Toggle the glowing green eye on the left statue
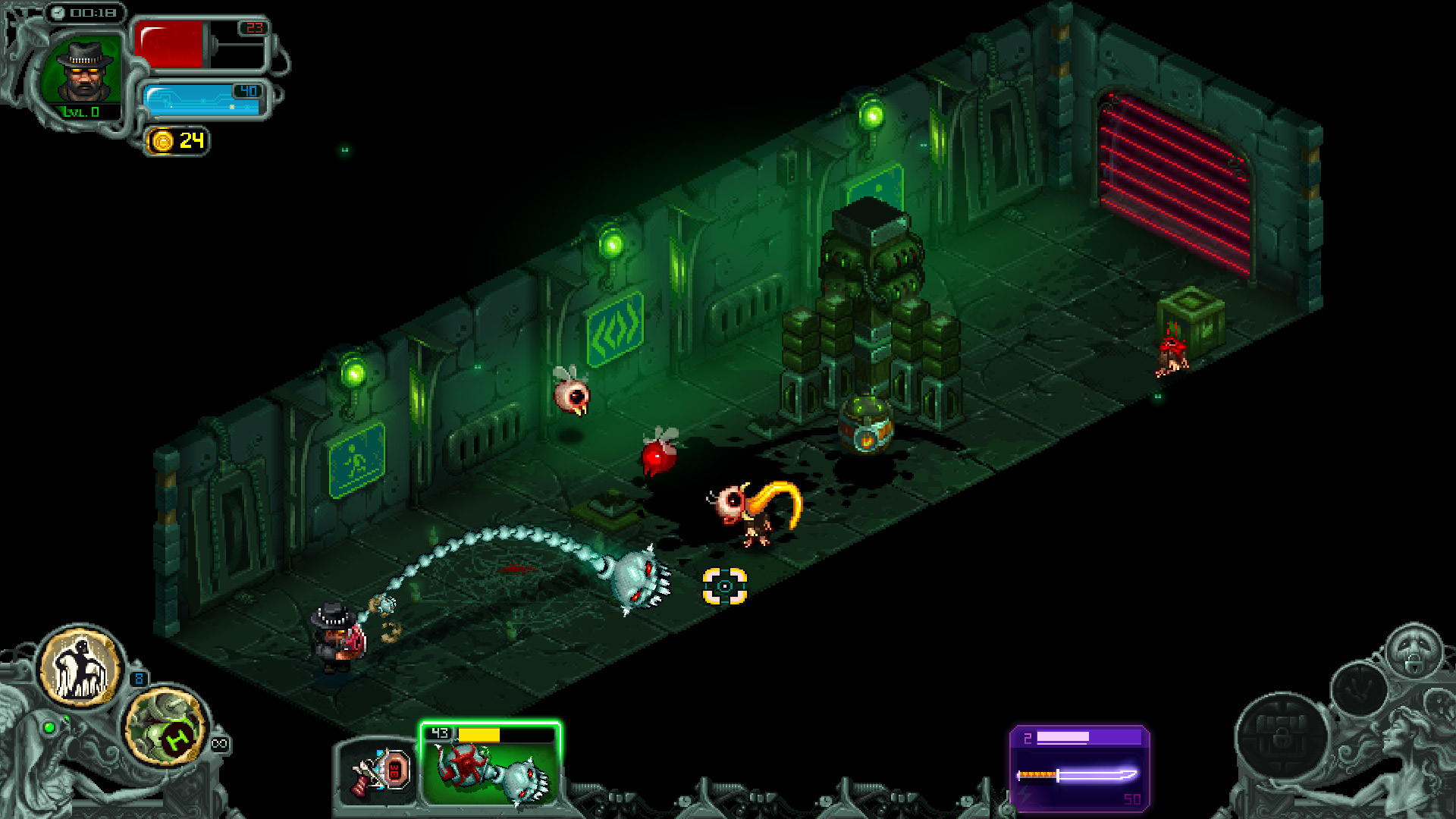 [x=50, y=726]
